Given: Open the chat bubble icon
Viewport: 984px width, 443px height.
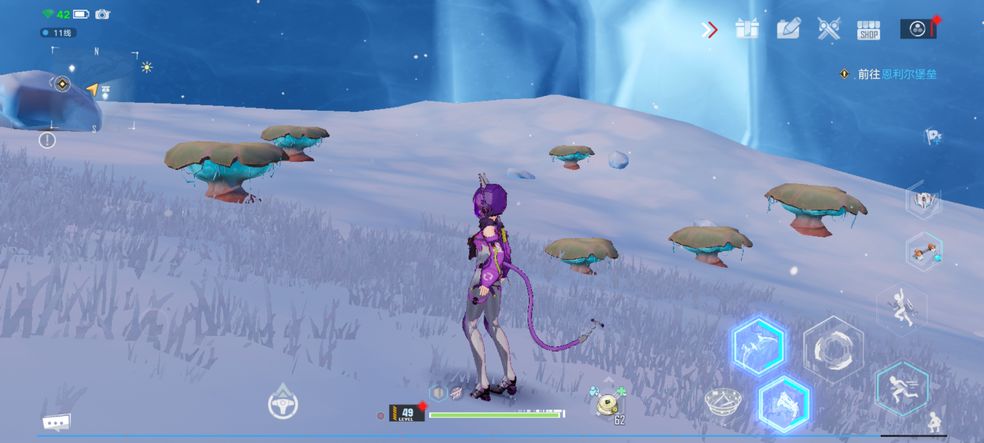Looking at the screenshot, I should pyautogui.click(x=56, y=421).
